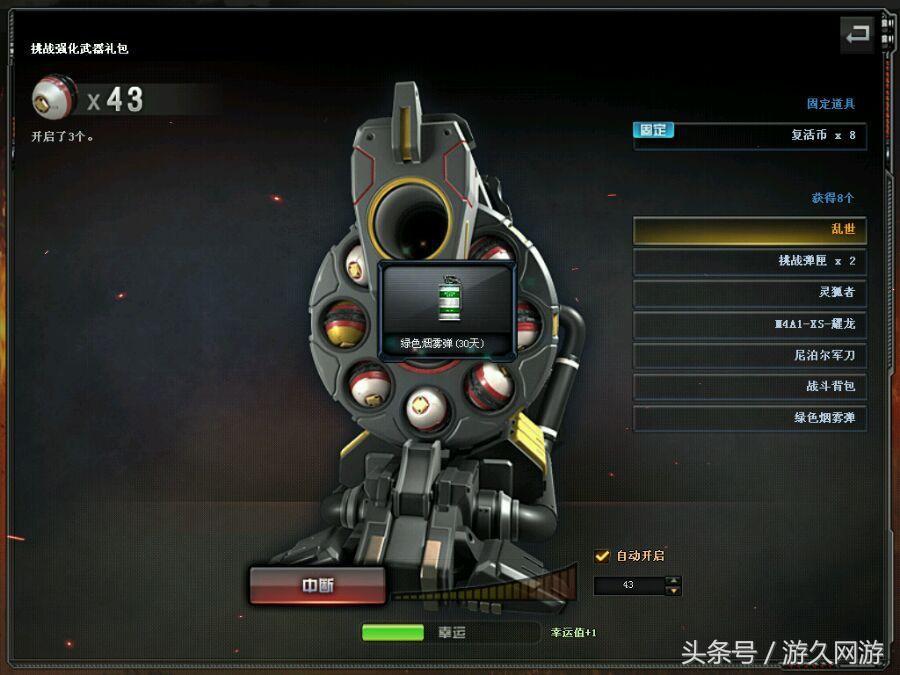
Task: Select the 挑战弹匣 x 2 reward row
Action: (x=749, y=261)
